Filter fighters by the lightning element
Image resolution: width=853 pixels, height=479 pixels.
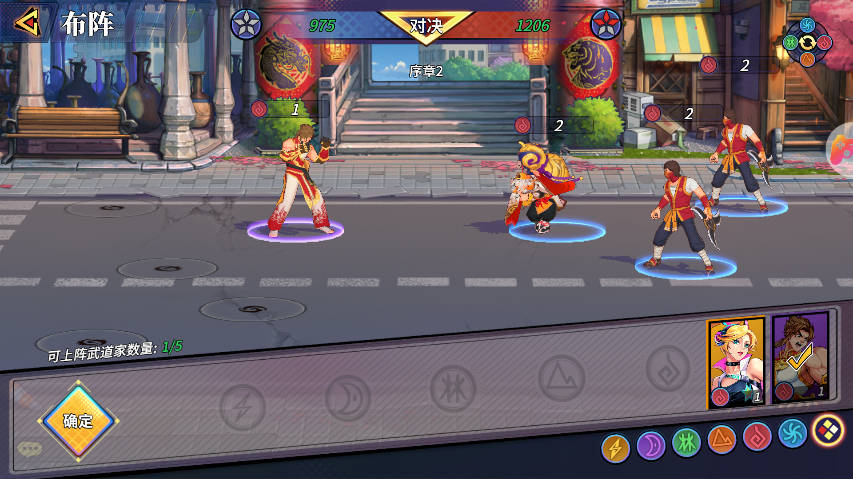tap(615, 447)
